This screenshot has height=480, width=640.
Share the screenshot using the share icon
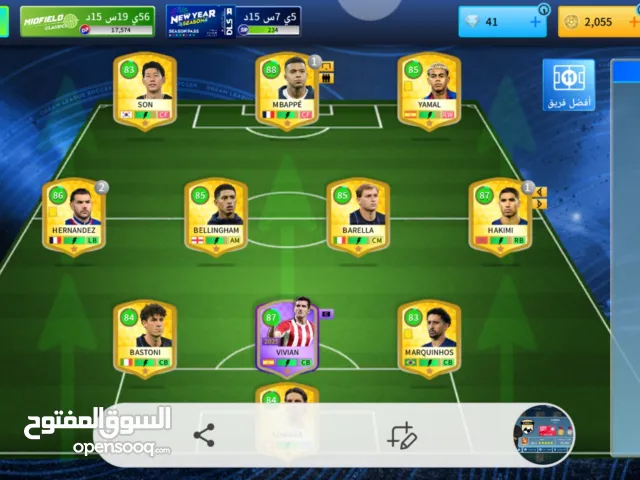pos(204,435)
